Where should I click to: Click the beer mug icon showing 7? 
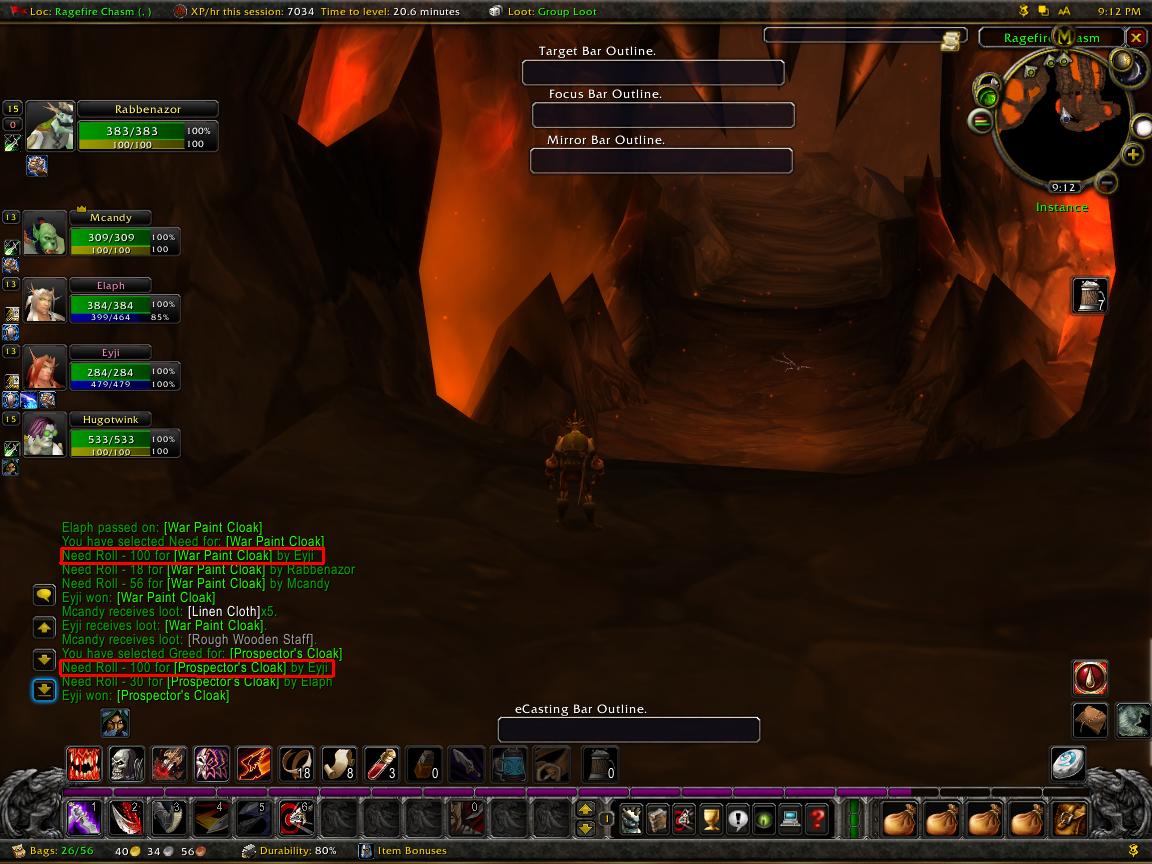1090,296
